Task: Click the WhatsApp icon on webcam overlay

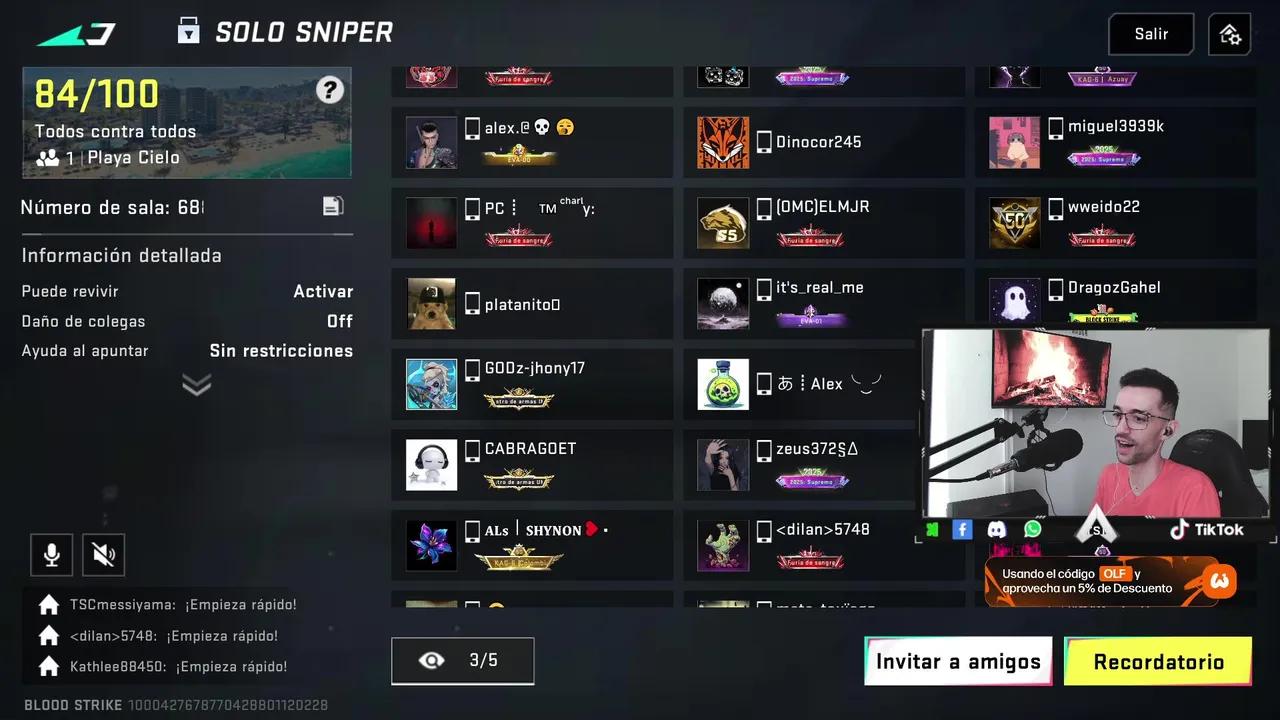Action: (x=1032, y=529)
